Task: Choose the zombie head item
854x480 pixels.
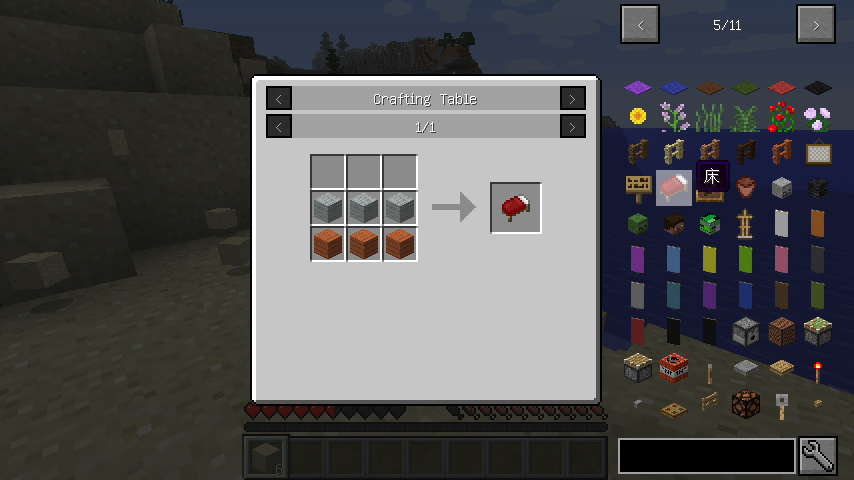Action: point(638,223)
